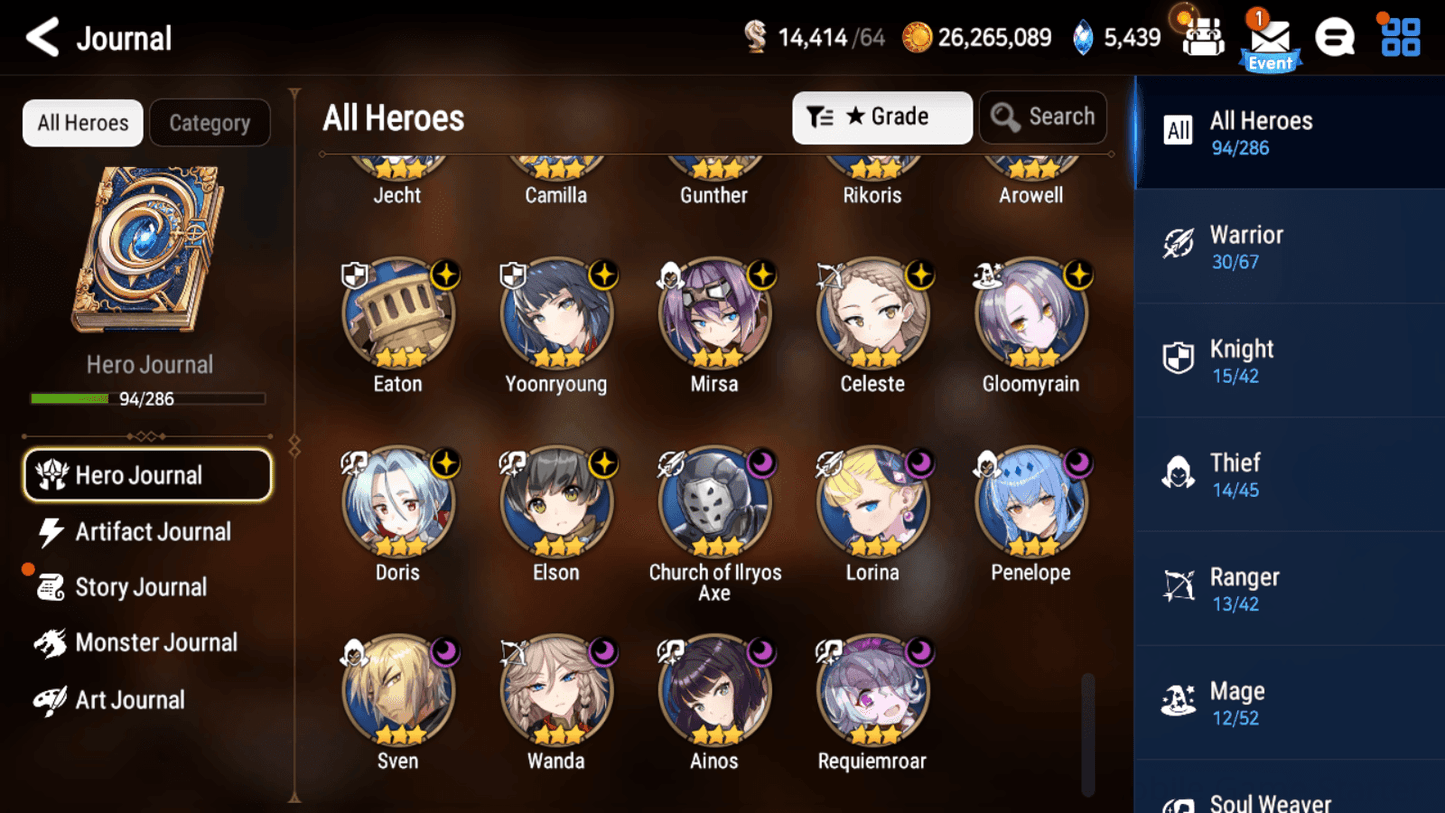The height and width of the screenshot is (813, 1445).
Task: Open the mail inbox with Event badge
Action: tap(1270, 38)
